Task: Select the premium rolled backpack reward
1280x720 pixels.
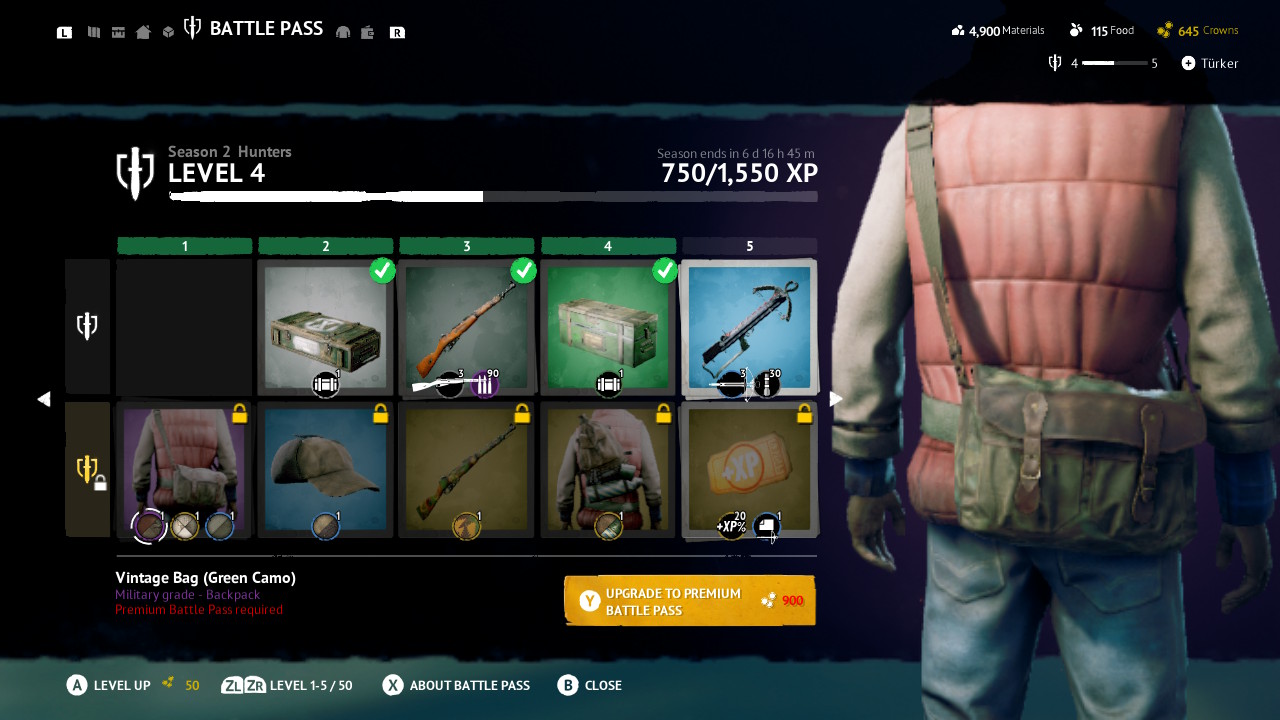Action: click(608, 469)
